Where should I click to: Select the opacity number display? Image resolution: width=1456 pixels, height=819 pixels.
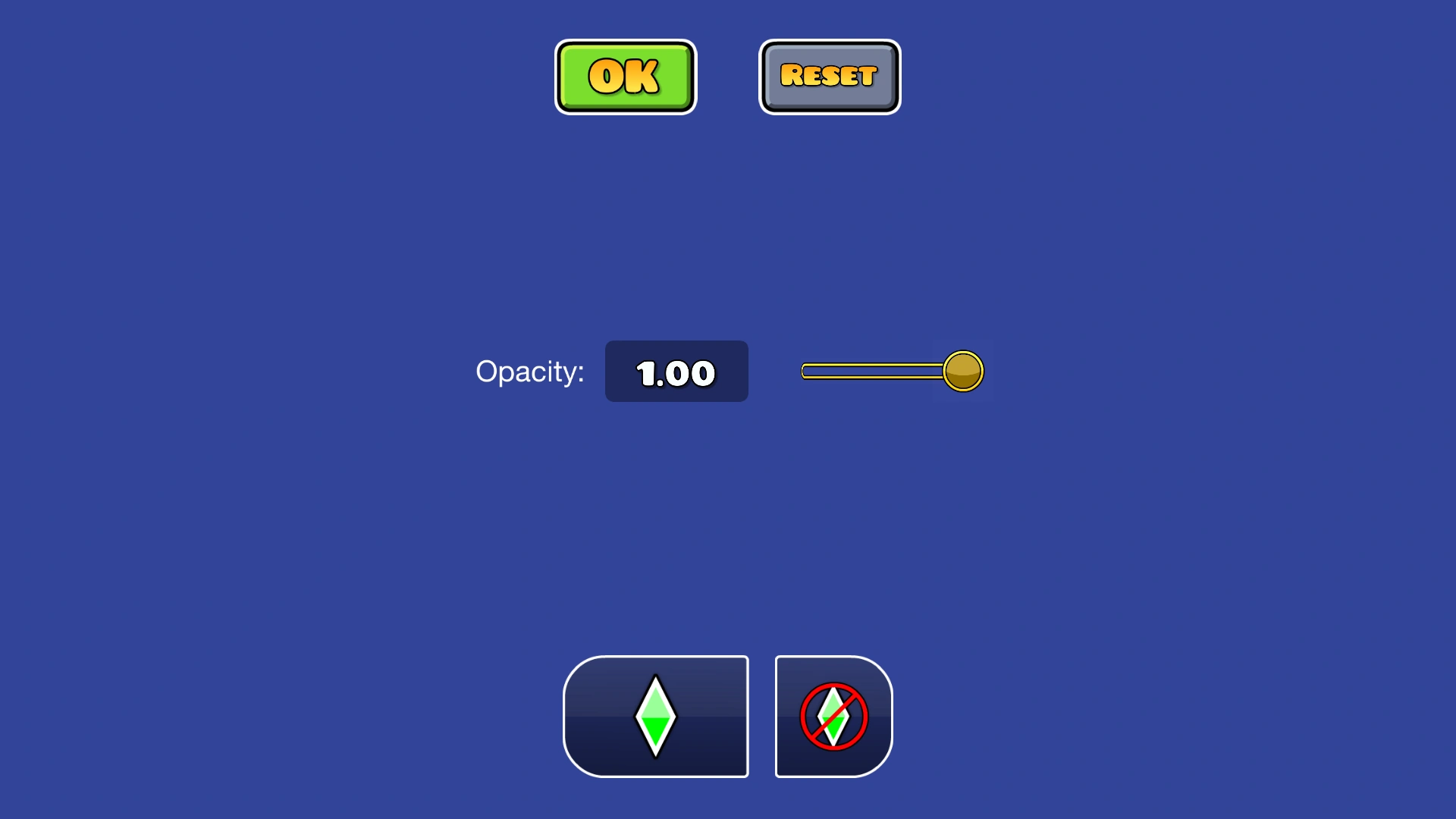pyautogui.click(x=676, y=371)
